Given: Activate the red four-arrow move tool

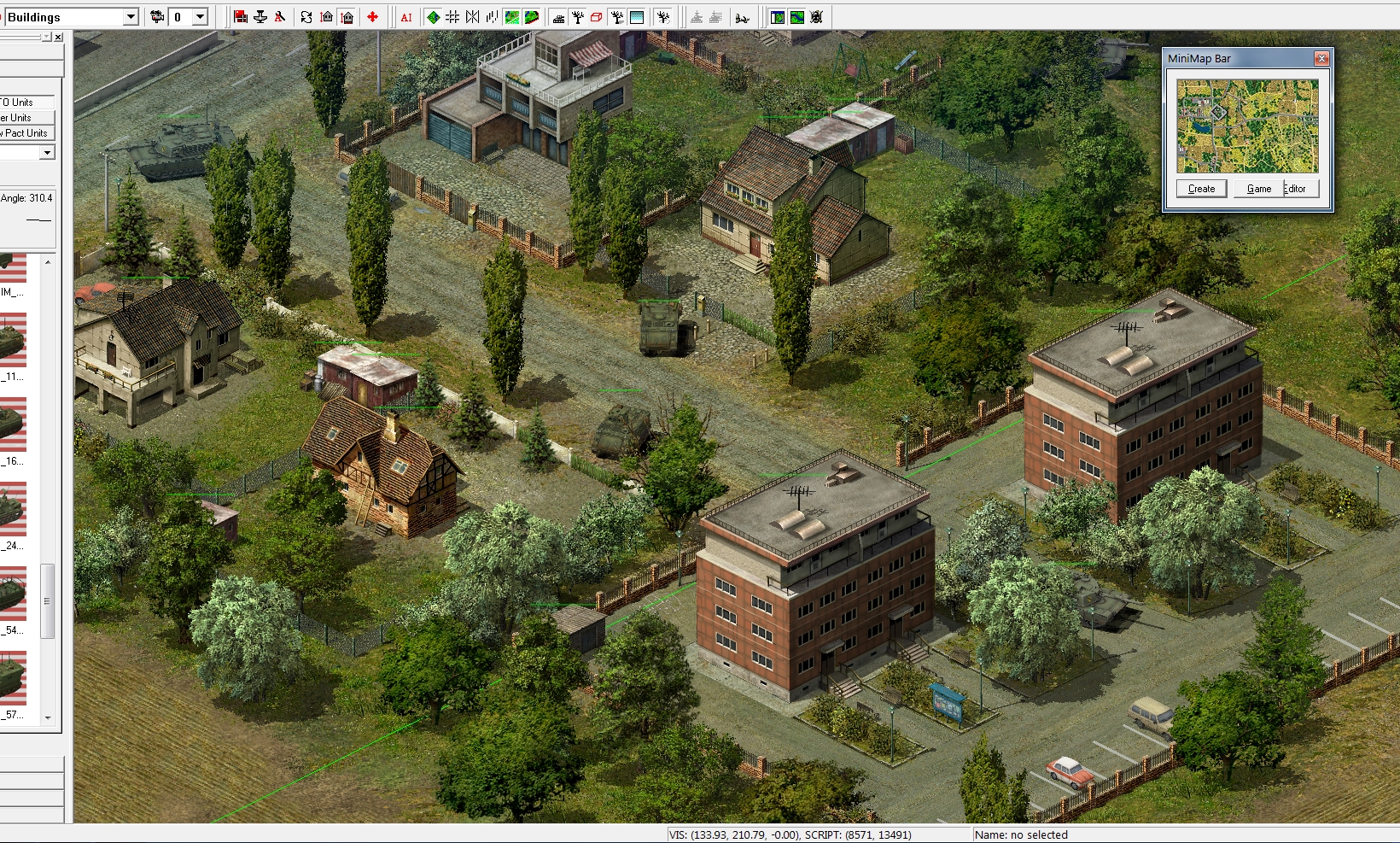Looking at the screenshot, I should pyautogui.click(x=372, y=17).
